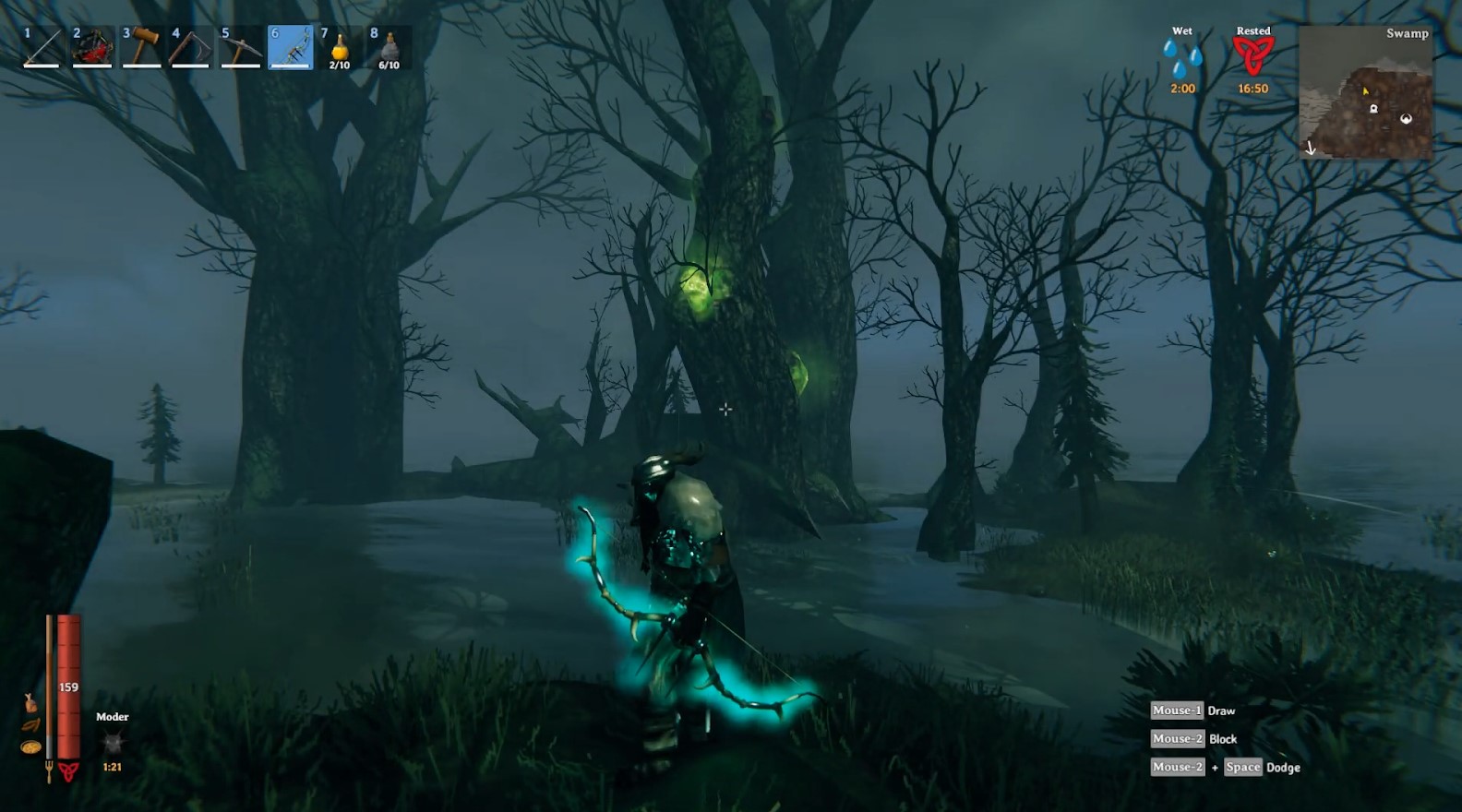Click the horned boss marker on minimap
Image resolution: width=1462 pixels, height=812 pixels.
[1406, 119]
